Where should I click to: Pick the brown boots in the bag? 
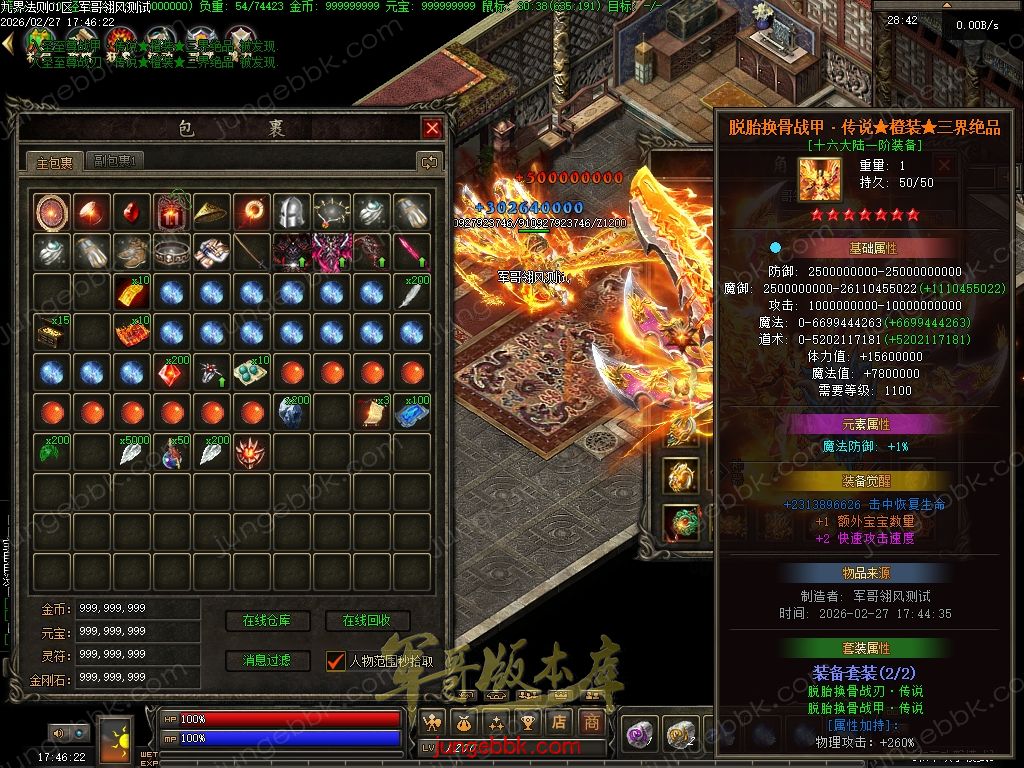coord(130,251)
